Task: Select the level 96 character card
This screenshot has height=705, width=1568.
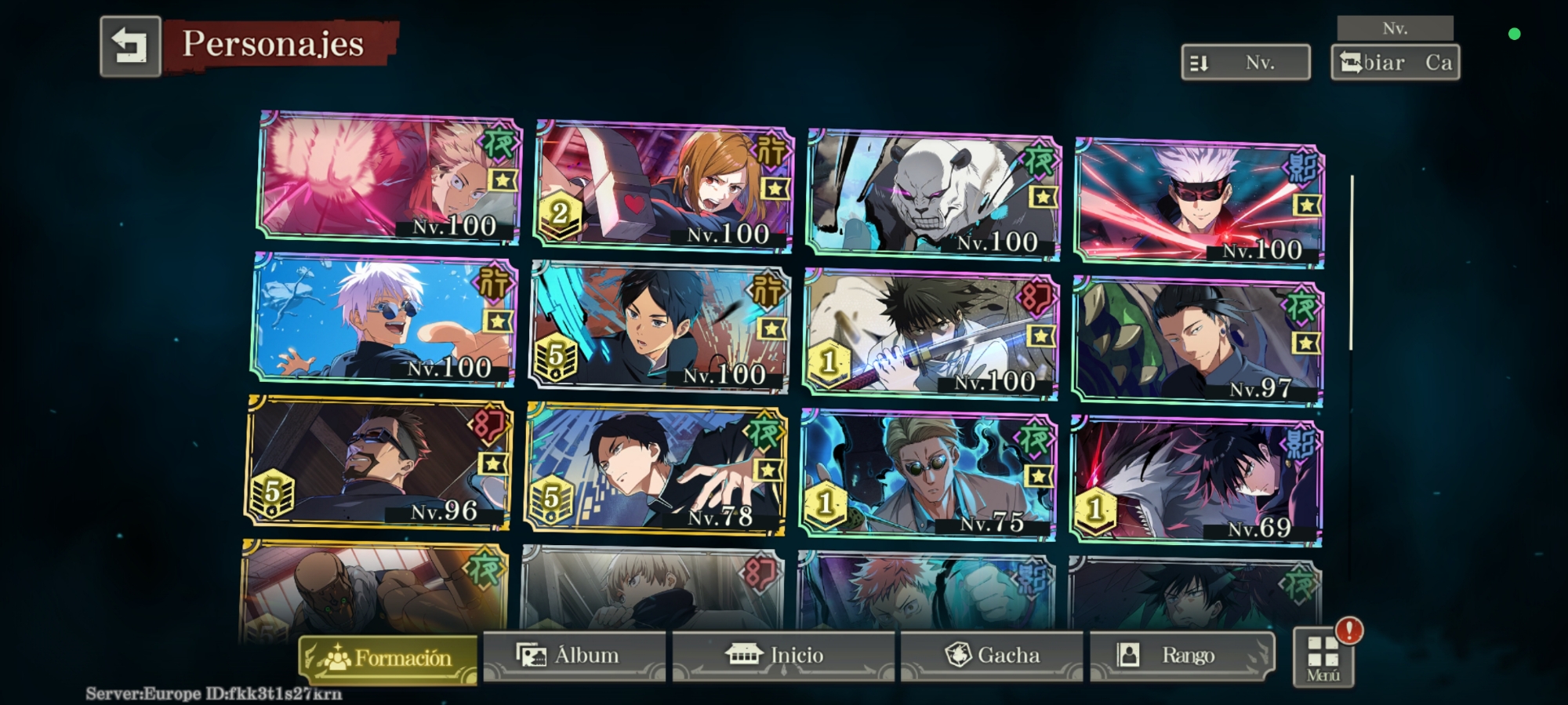Action: (x=379, y=463)
